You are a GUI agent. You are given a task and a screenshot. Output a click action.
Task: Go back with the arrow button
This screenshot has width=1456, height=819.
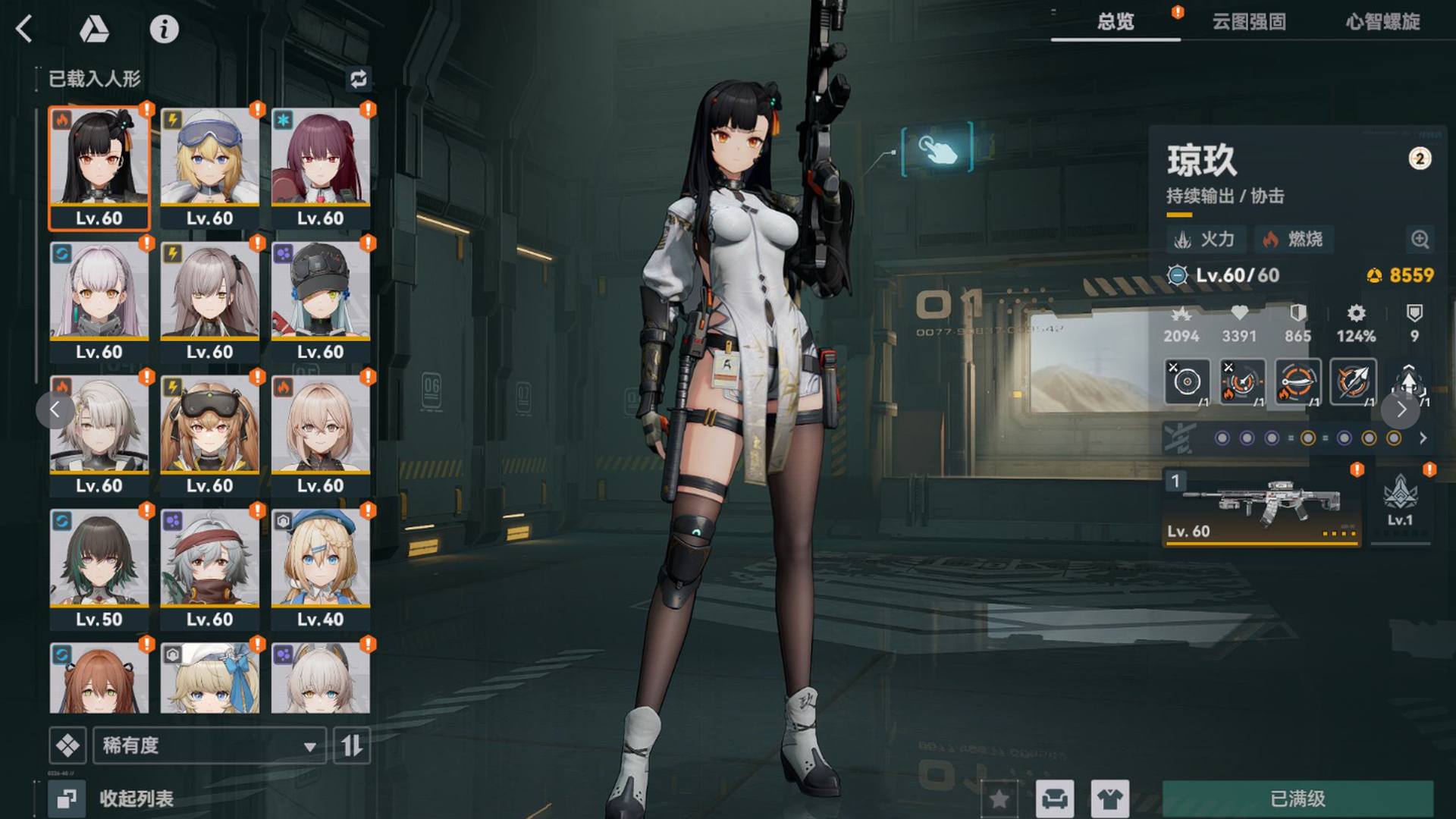pos(24,30)
